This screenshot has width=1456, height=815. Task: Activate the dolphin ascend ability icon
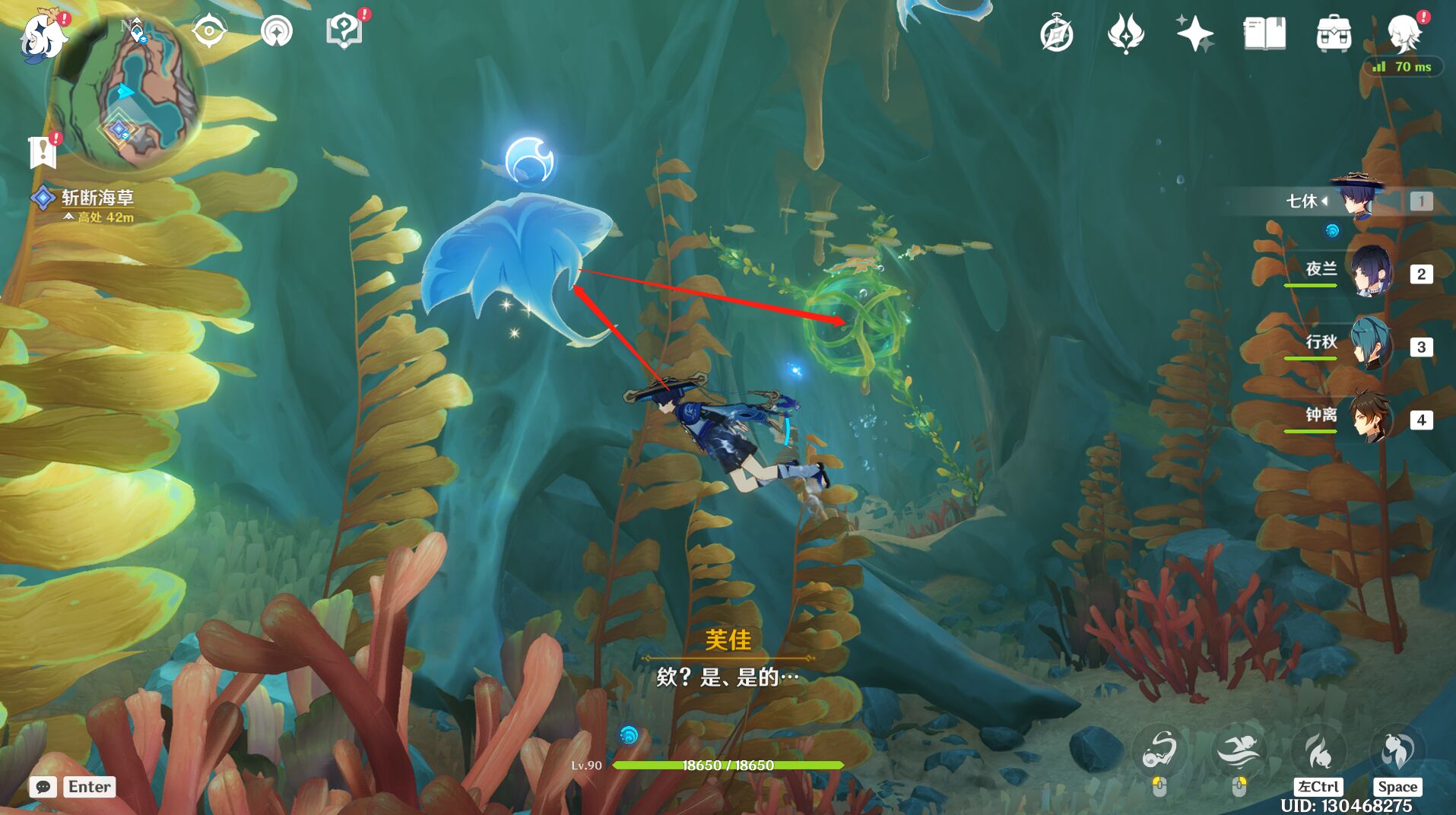pyautogui.click(x=1397, y=750)
